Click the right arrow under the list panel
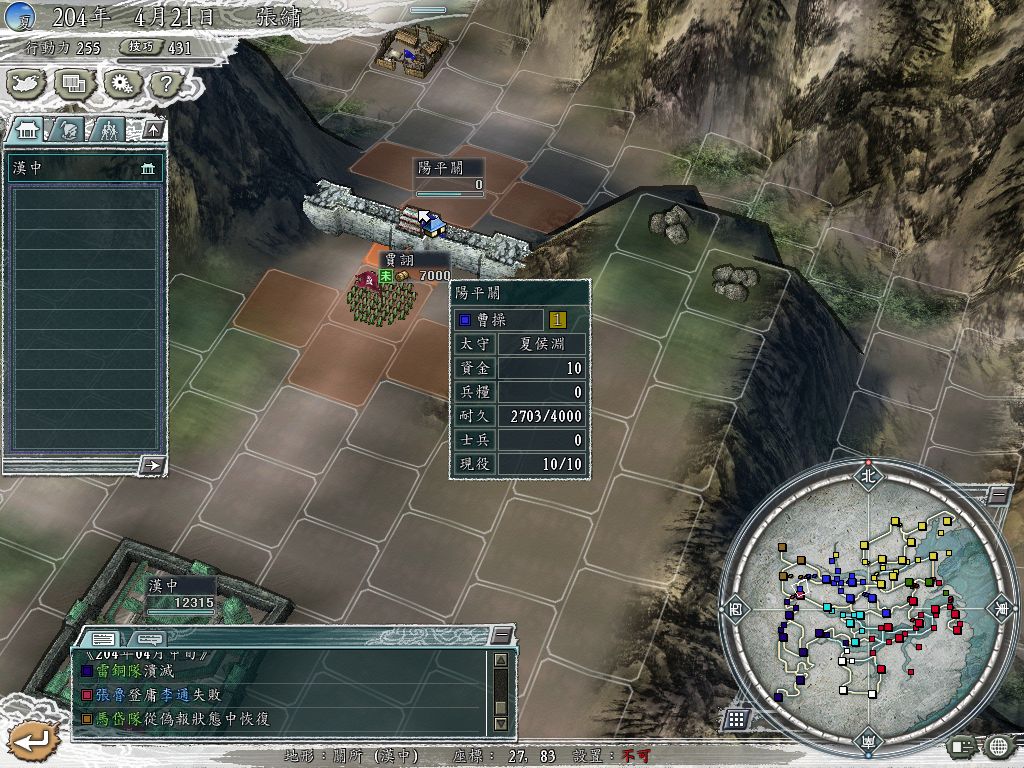Image resolution: width=1024 pixels, height=768 pixels. pos(152,465)
